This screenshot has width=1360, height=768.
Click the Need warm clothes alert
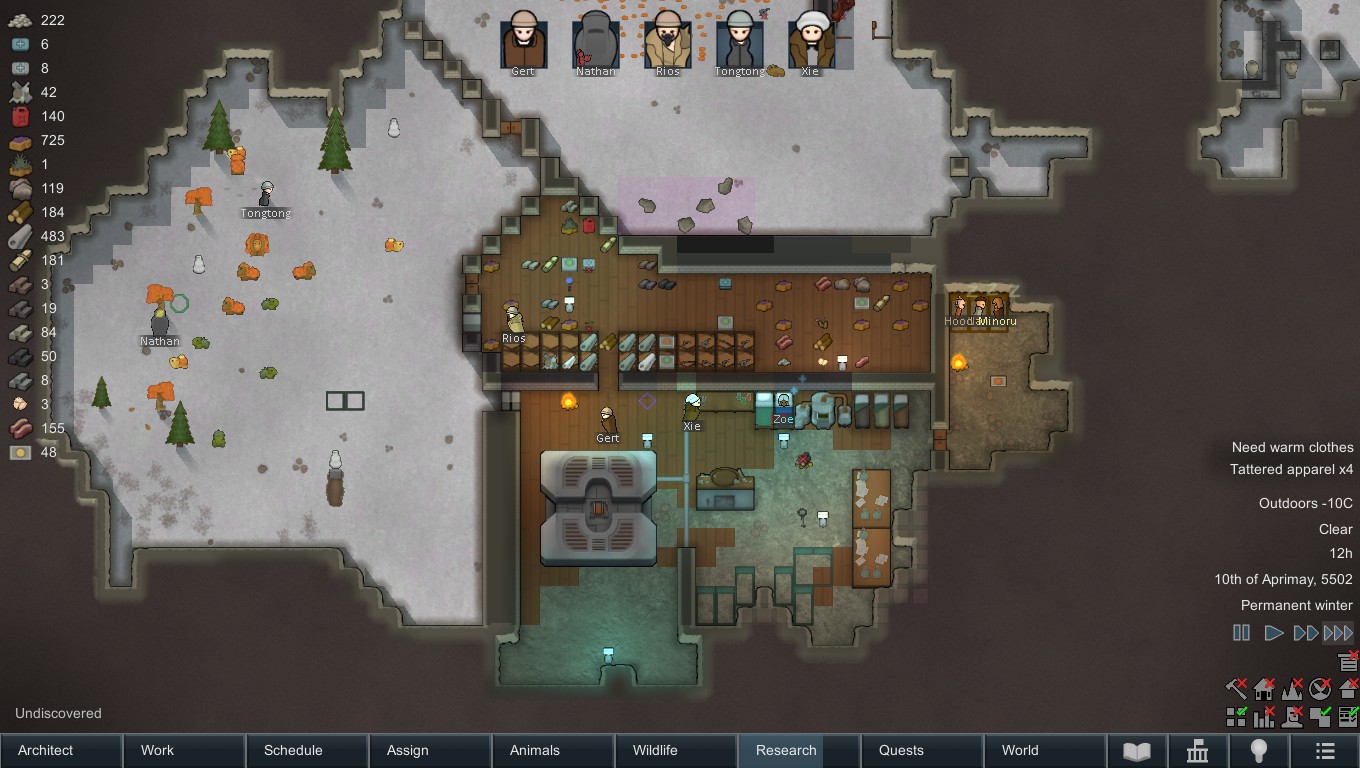[x=1291, y=447]
